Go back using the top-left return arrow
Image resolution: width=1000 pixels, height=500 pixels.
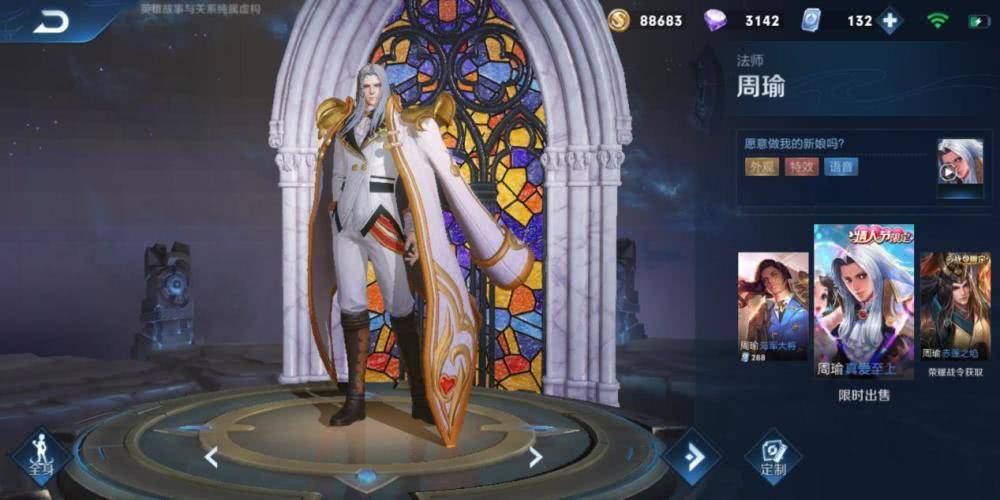click(x=50, y=21)
